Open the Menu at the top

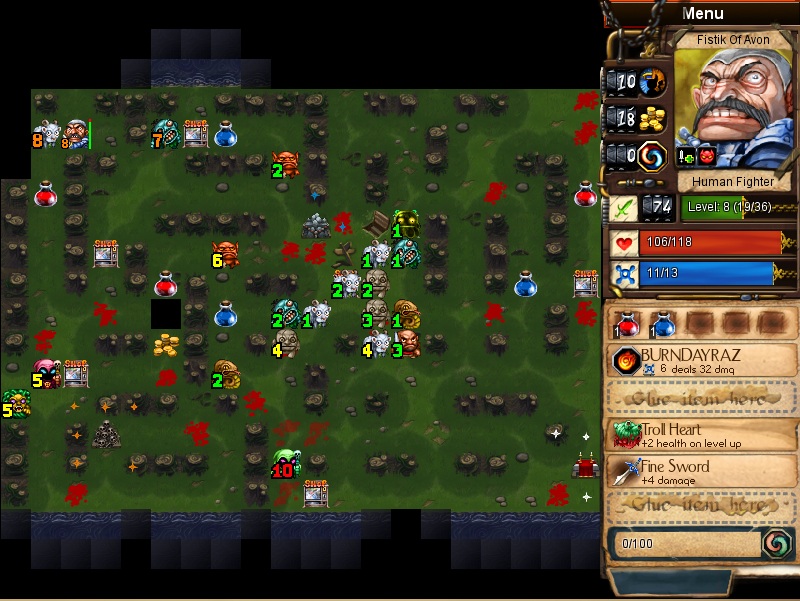pos(702,13)
